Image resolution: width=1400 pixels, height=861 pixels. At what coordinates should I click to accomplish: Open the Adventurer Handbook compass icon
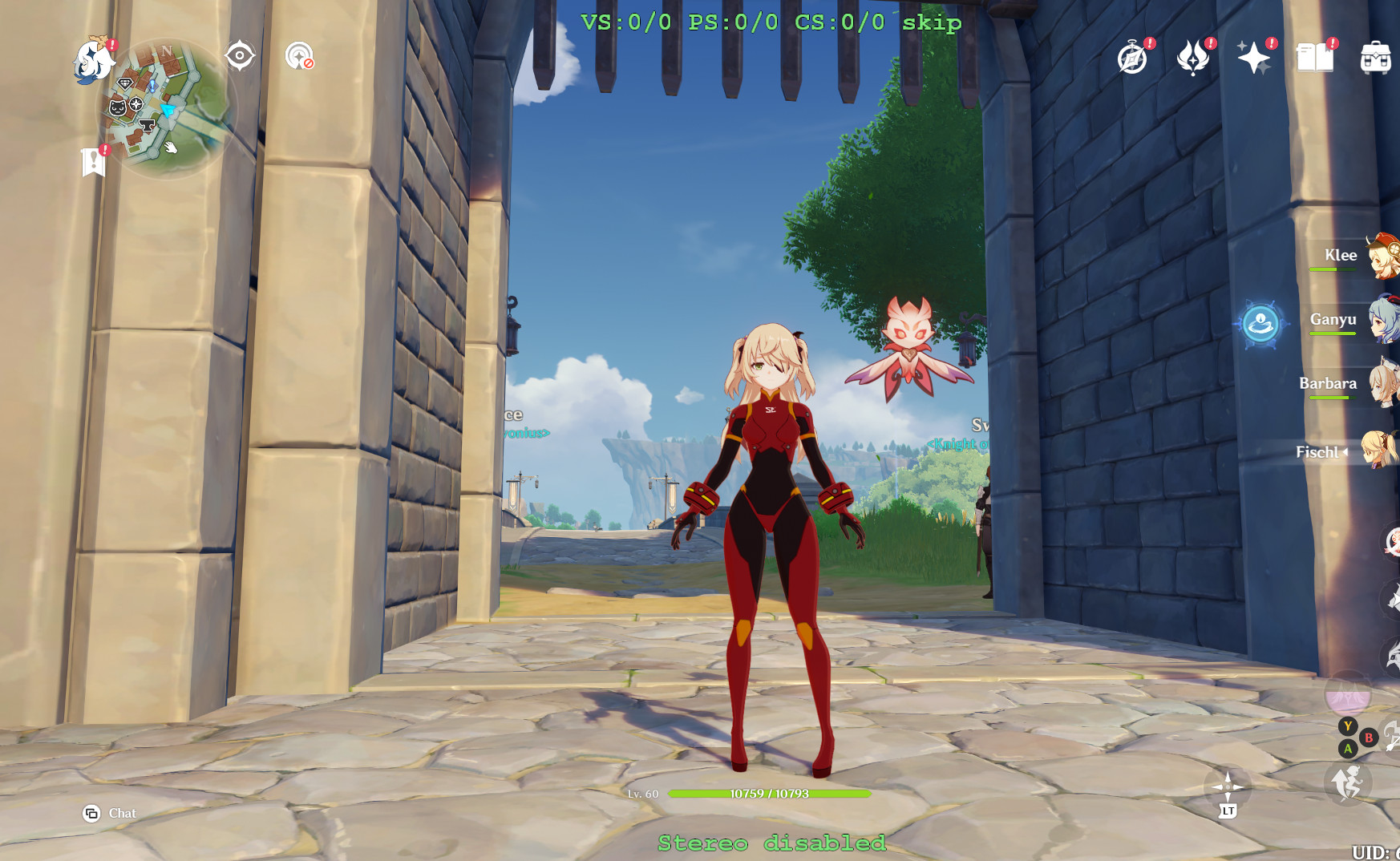(x=1131, y=58)
